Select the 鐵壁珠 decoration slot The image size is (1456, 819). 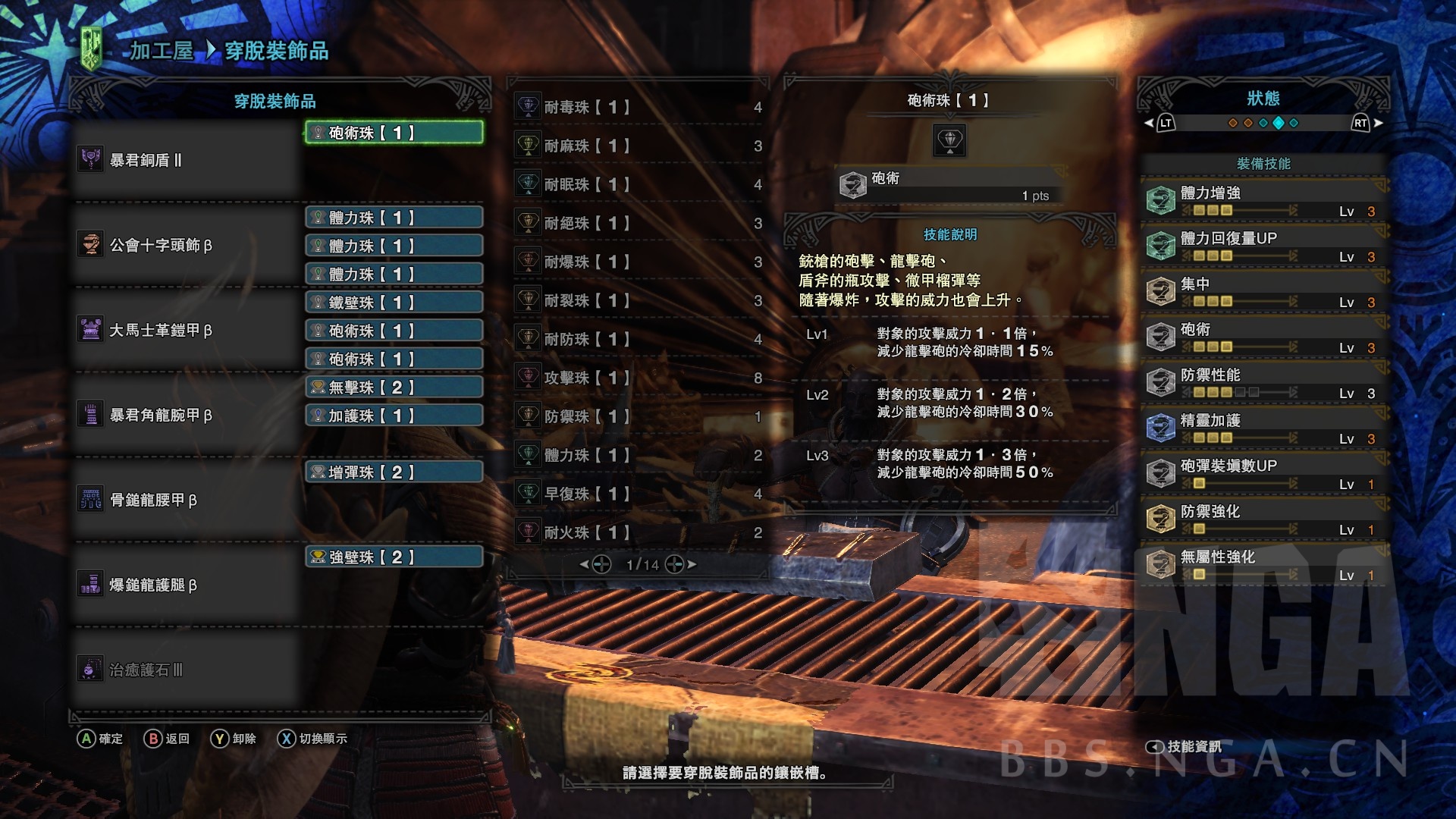(394, 303)
